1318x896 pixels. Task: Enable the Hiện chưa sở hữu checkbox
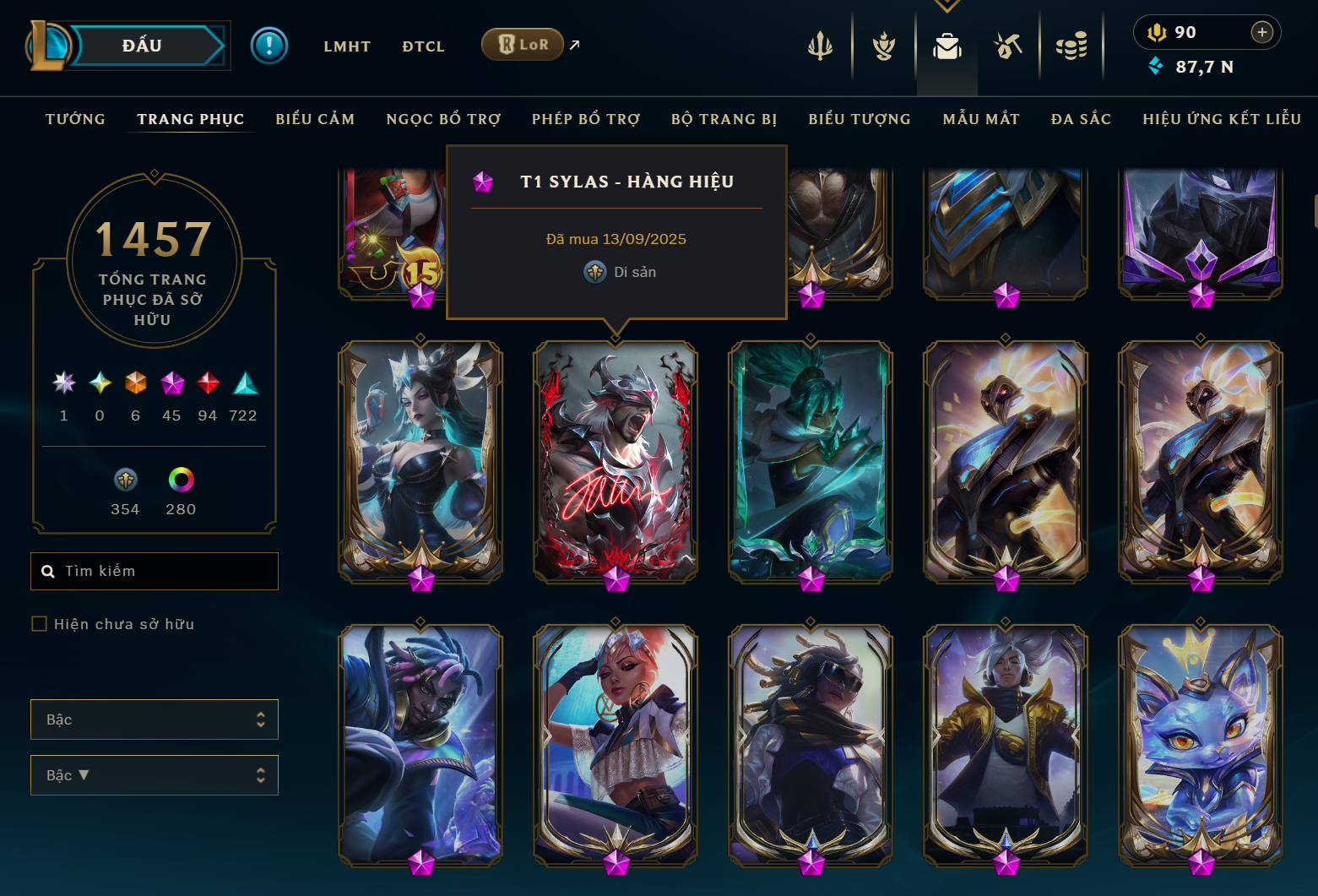tap(40, 623)
